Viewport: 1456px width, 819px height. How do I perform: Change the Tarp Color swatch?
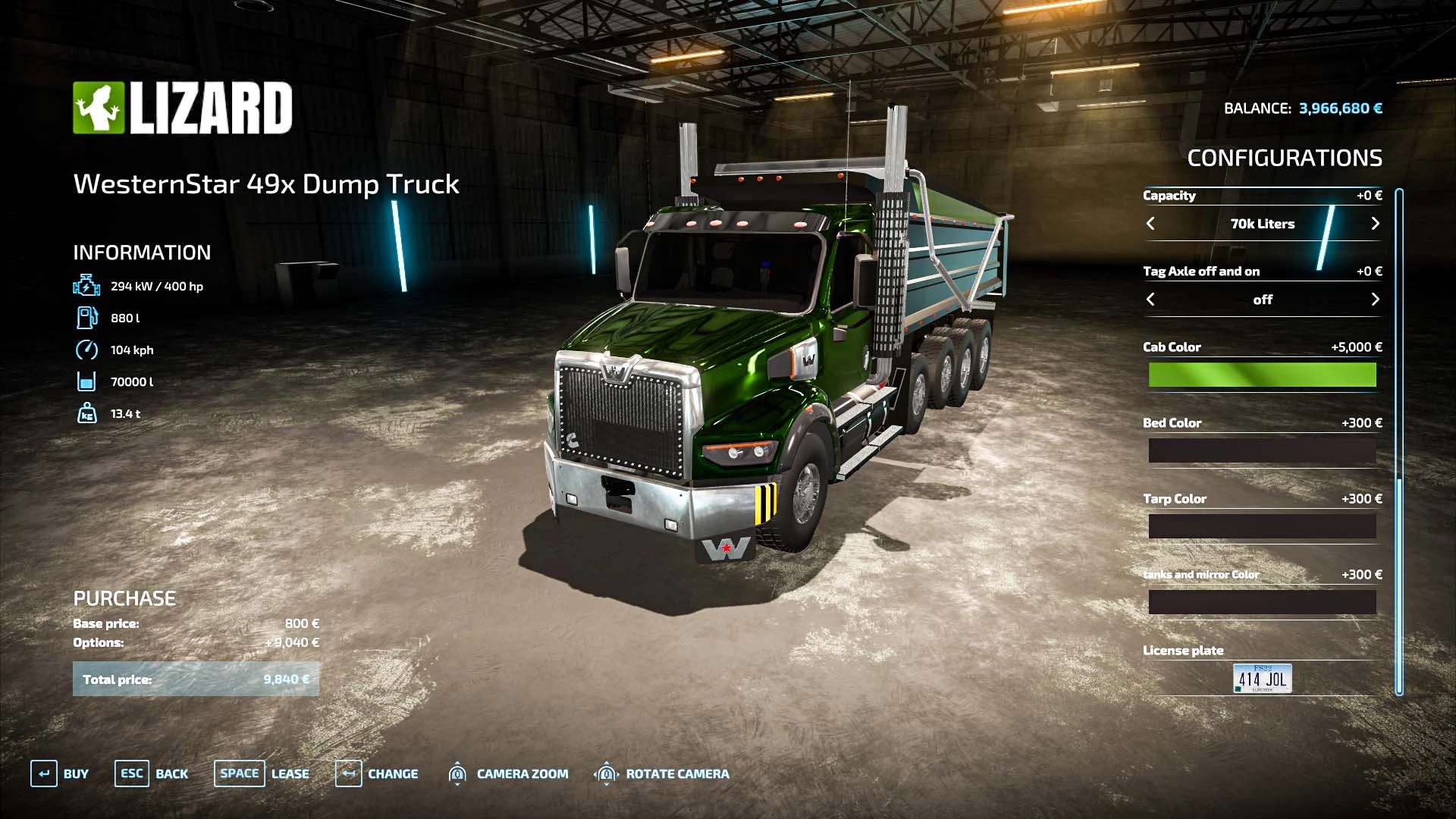coord(1262,526)
